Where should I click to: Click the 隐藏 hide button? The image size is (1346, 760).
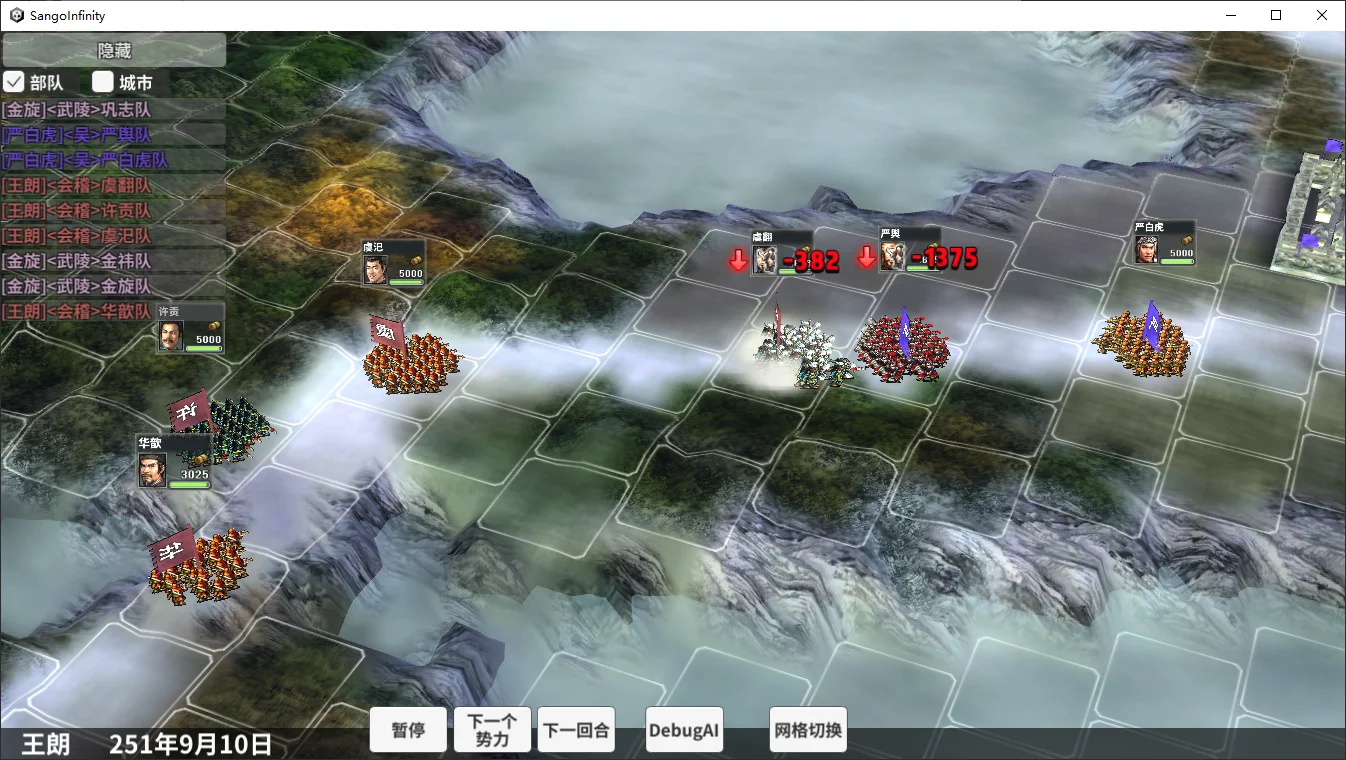114,50
